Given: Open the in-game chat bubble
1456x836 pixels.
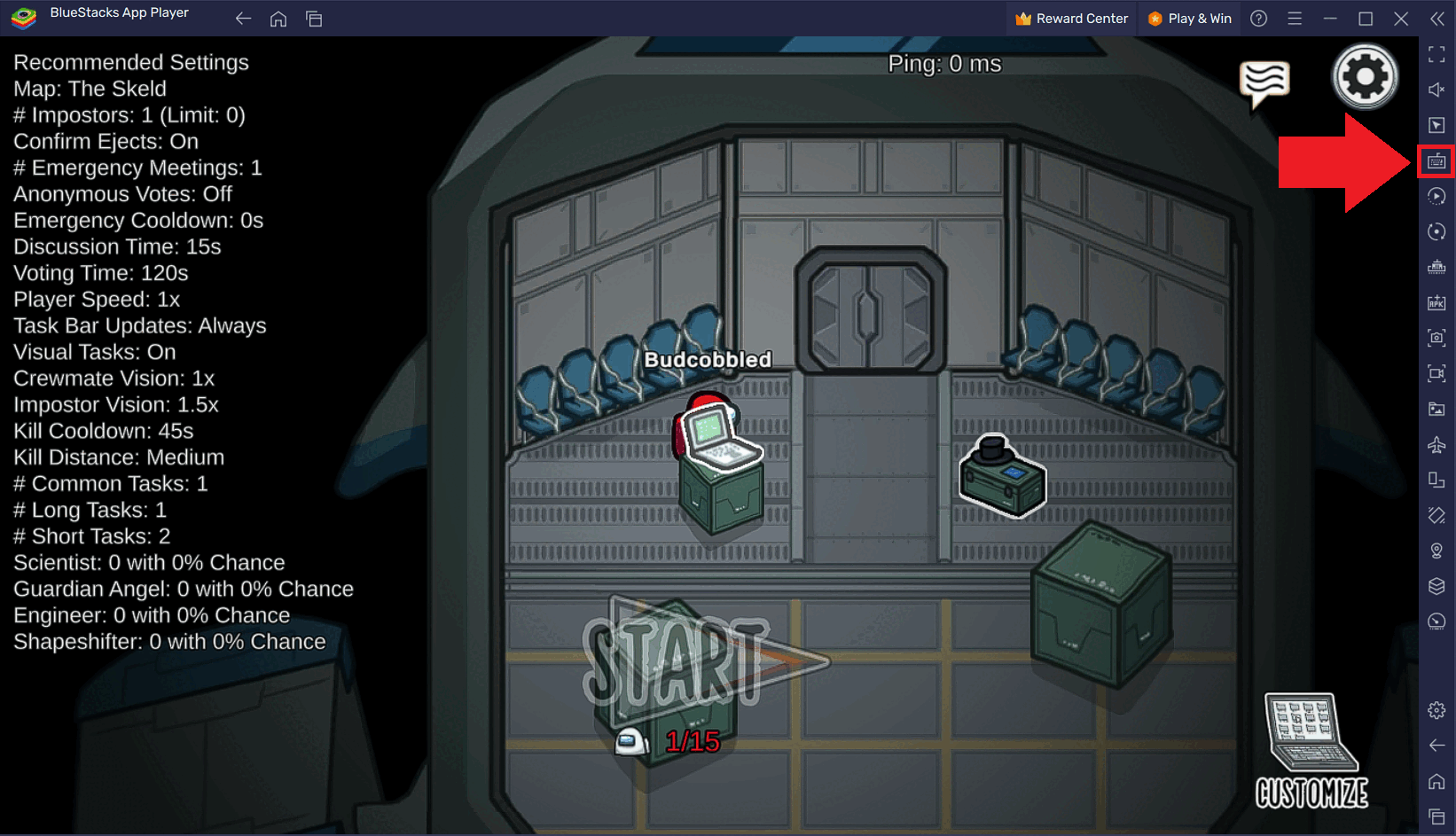Looking at the screenshot, I should click(x=1264, y=84).
